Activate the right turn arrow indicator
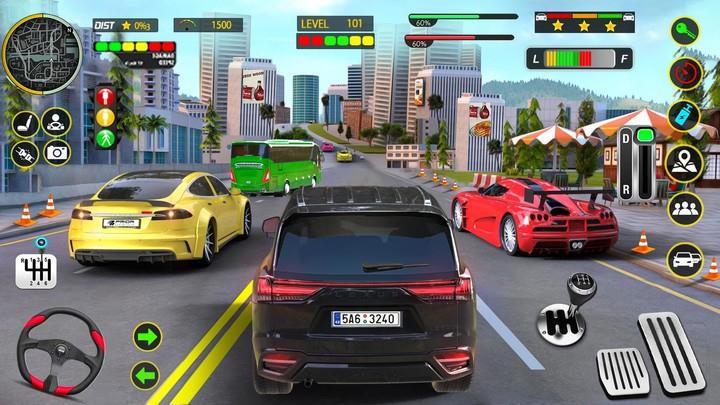The image size is (720, 405). [x=147, y=336]
